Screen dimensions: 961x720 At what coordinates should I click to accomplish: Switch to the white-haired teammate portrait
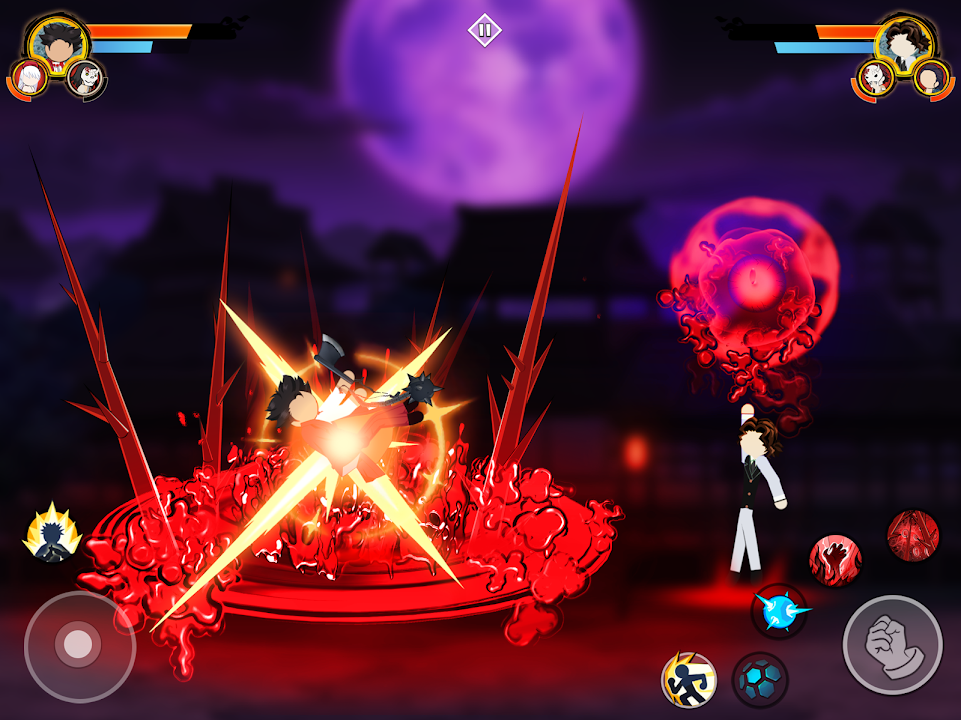[29, 79]
